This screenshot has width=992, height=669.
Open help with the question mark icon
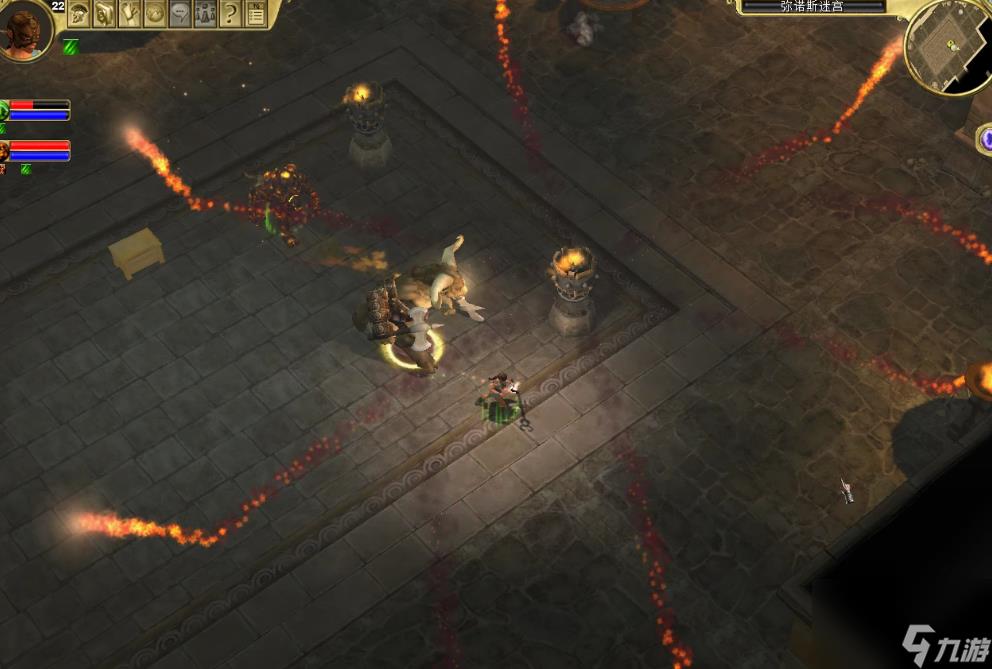231,13
